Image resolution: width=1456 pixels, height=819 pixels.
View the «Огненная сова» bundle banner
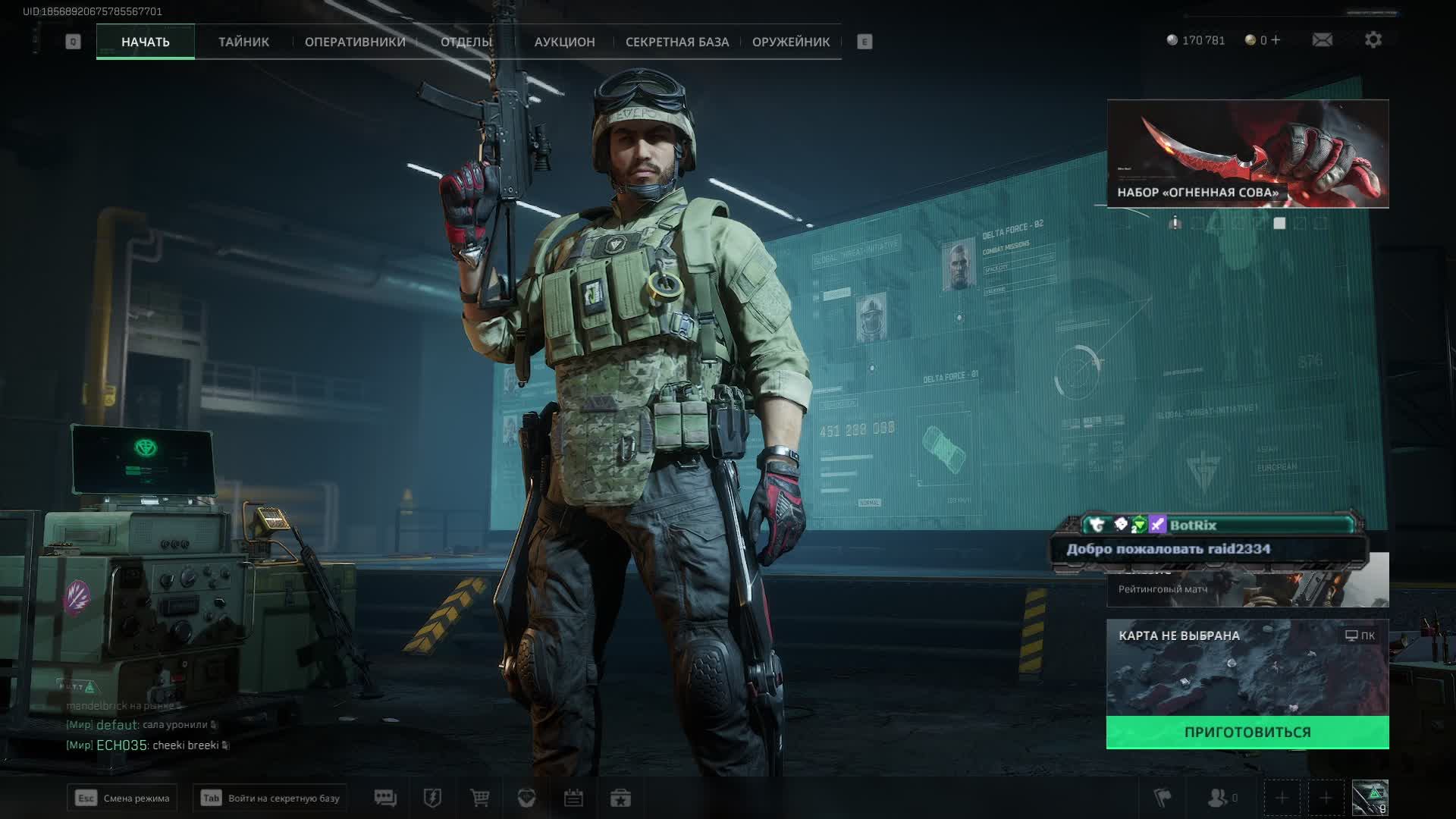(1247, 154)
